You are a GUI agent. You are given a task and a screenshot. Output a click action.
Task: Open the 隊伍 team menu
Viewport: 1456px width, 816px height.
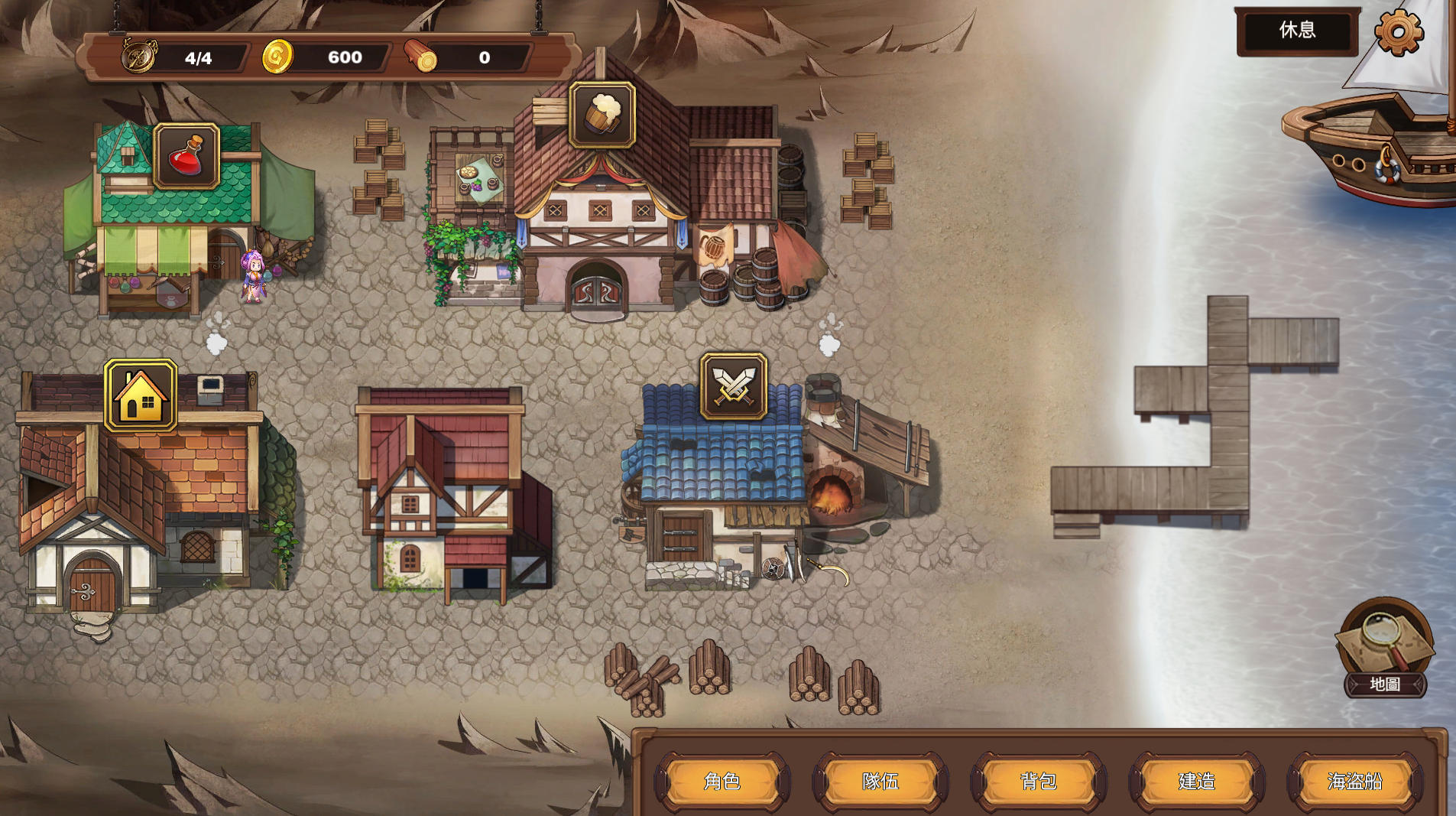click(x=880, y=781)
